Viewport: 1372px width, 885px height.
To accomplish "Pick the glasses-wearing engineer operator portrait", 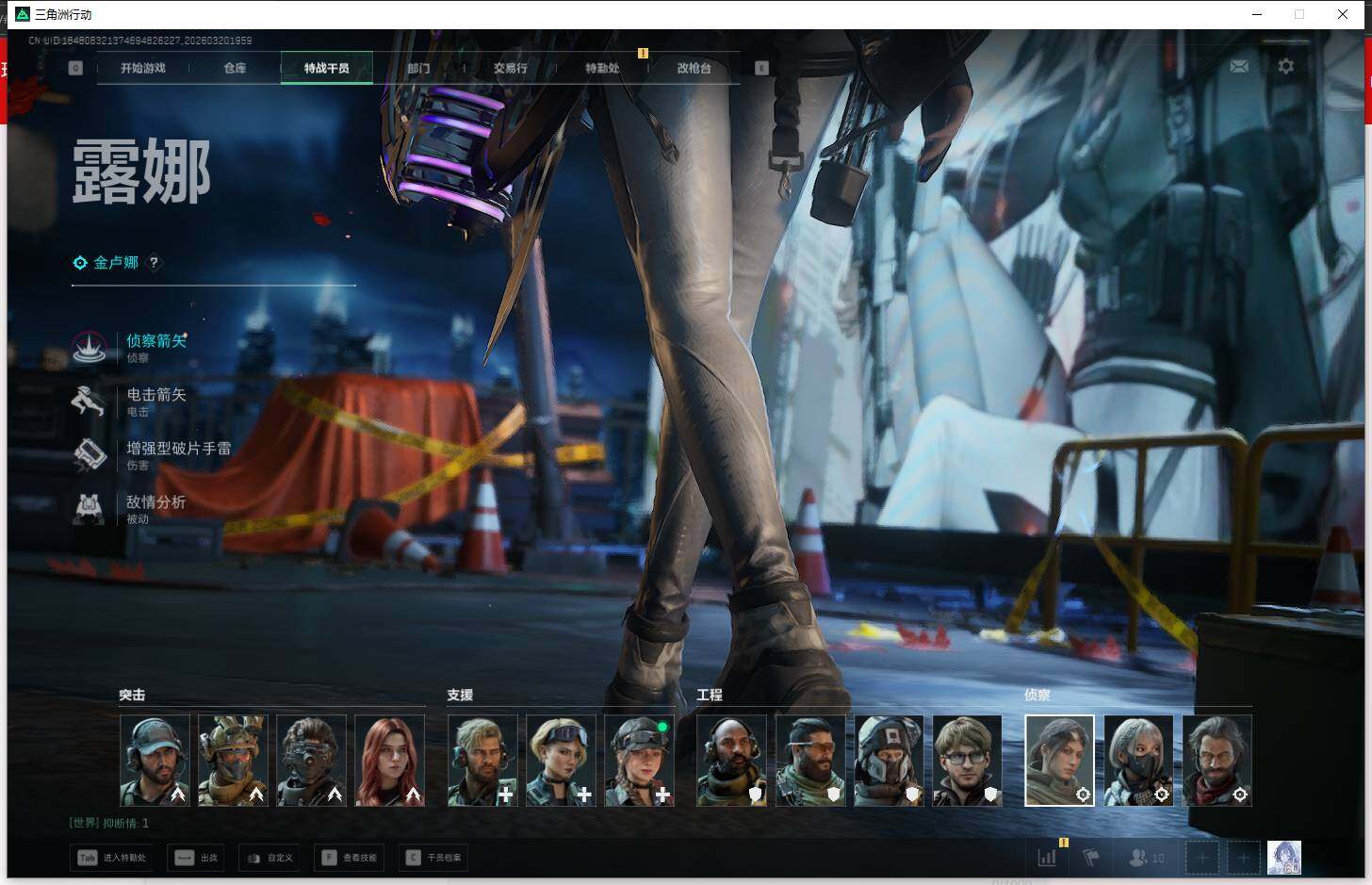I will [967, 761].
